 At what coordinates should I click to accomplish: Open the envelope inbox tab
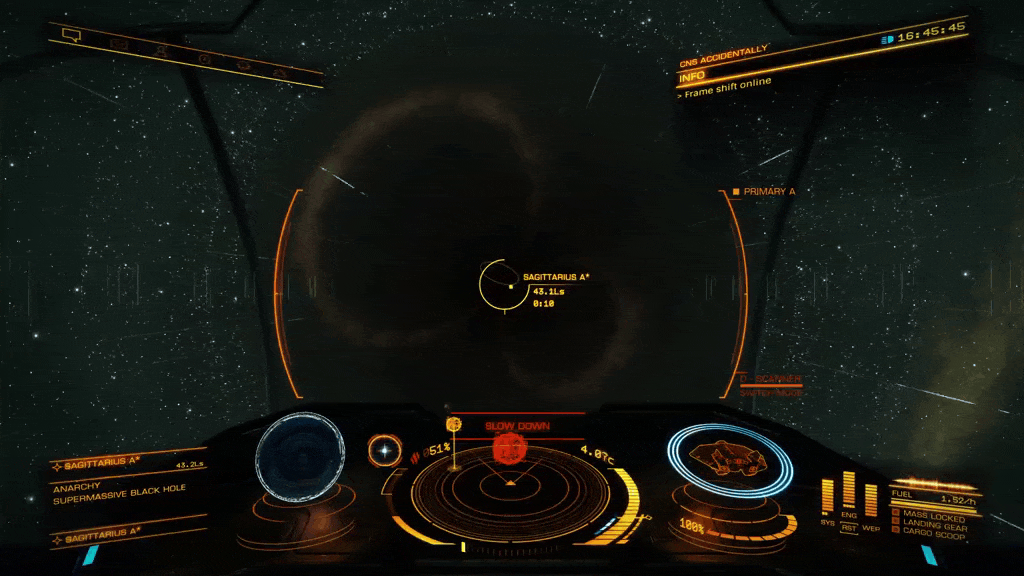tap(118, 43)
